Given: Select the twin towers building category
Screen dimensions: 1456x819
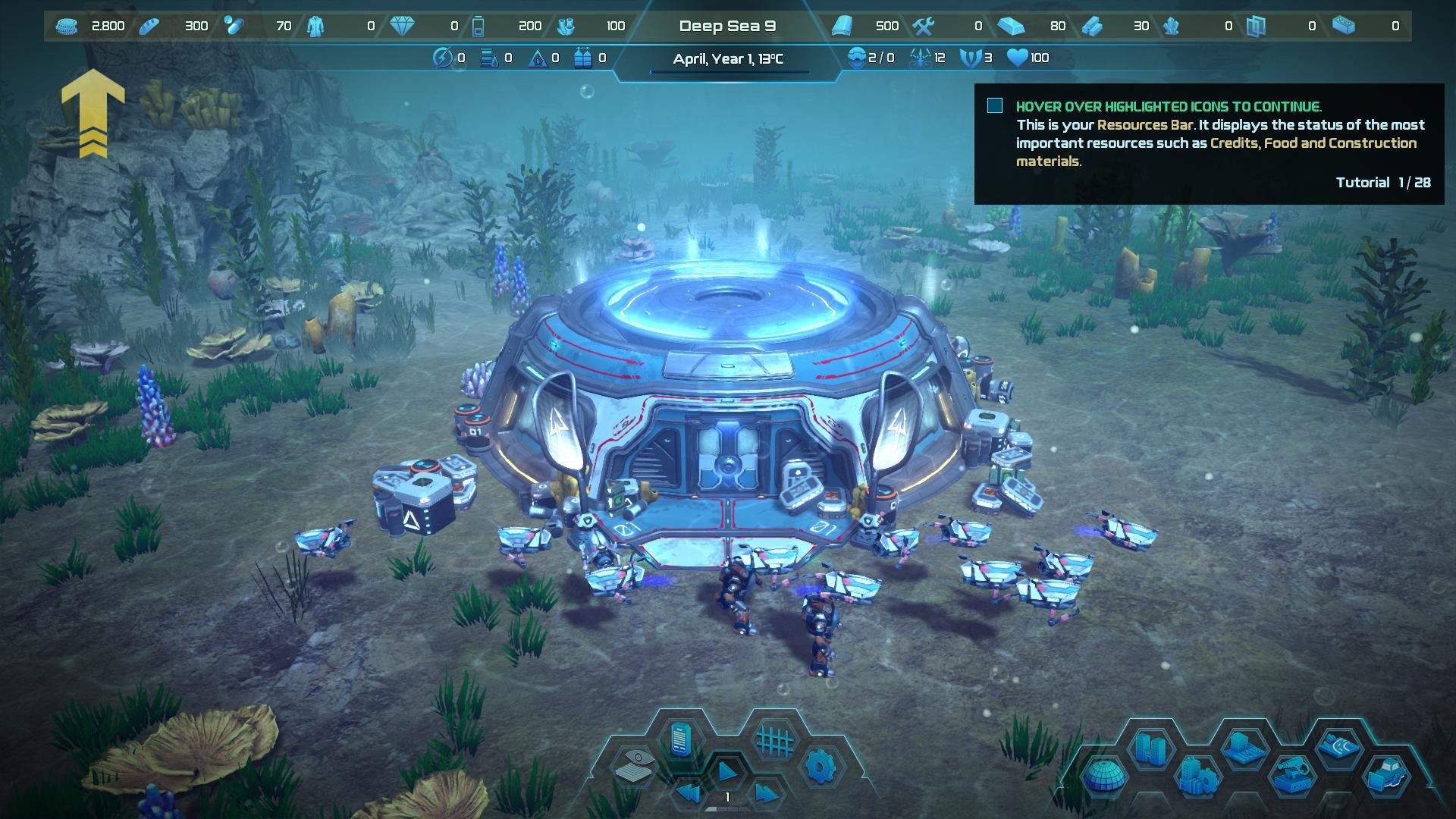Looking at the screenshot, I should pyautogui.click(x=1150, y=748).
